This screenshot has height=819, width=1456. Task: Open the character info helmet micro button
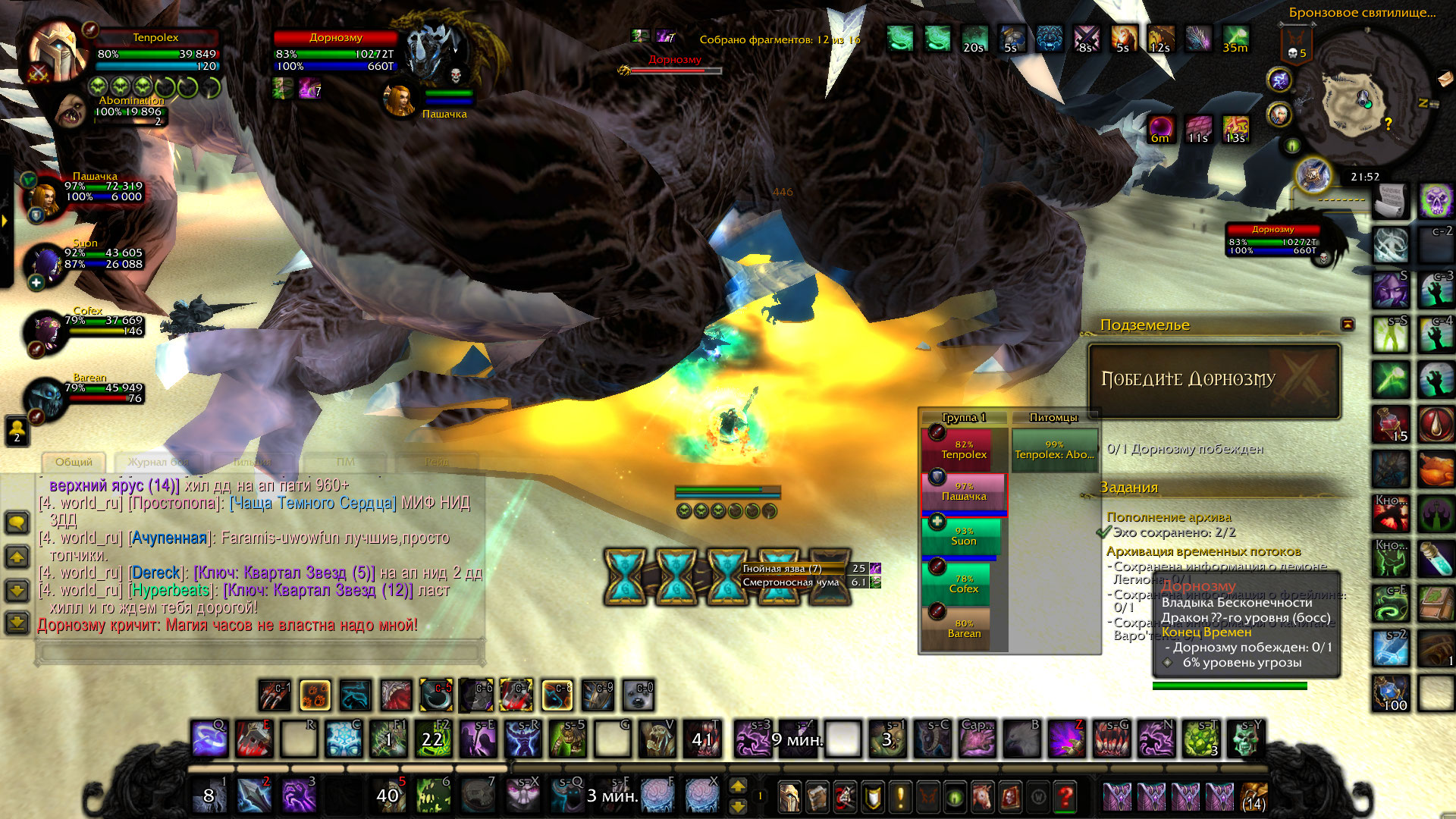[x=789, y=797]
